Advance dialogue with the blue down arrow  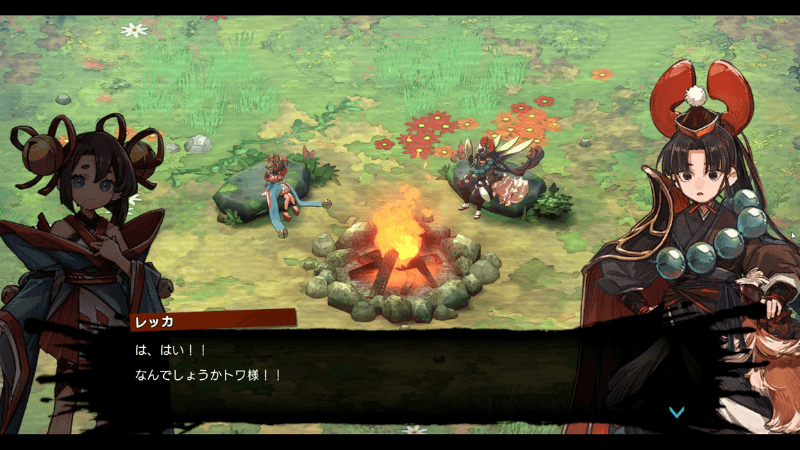[x=677, y=411]
